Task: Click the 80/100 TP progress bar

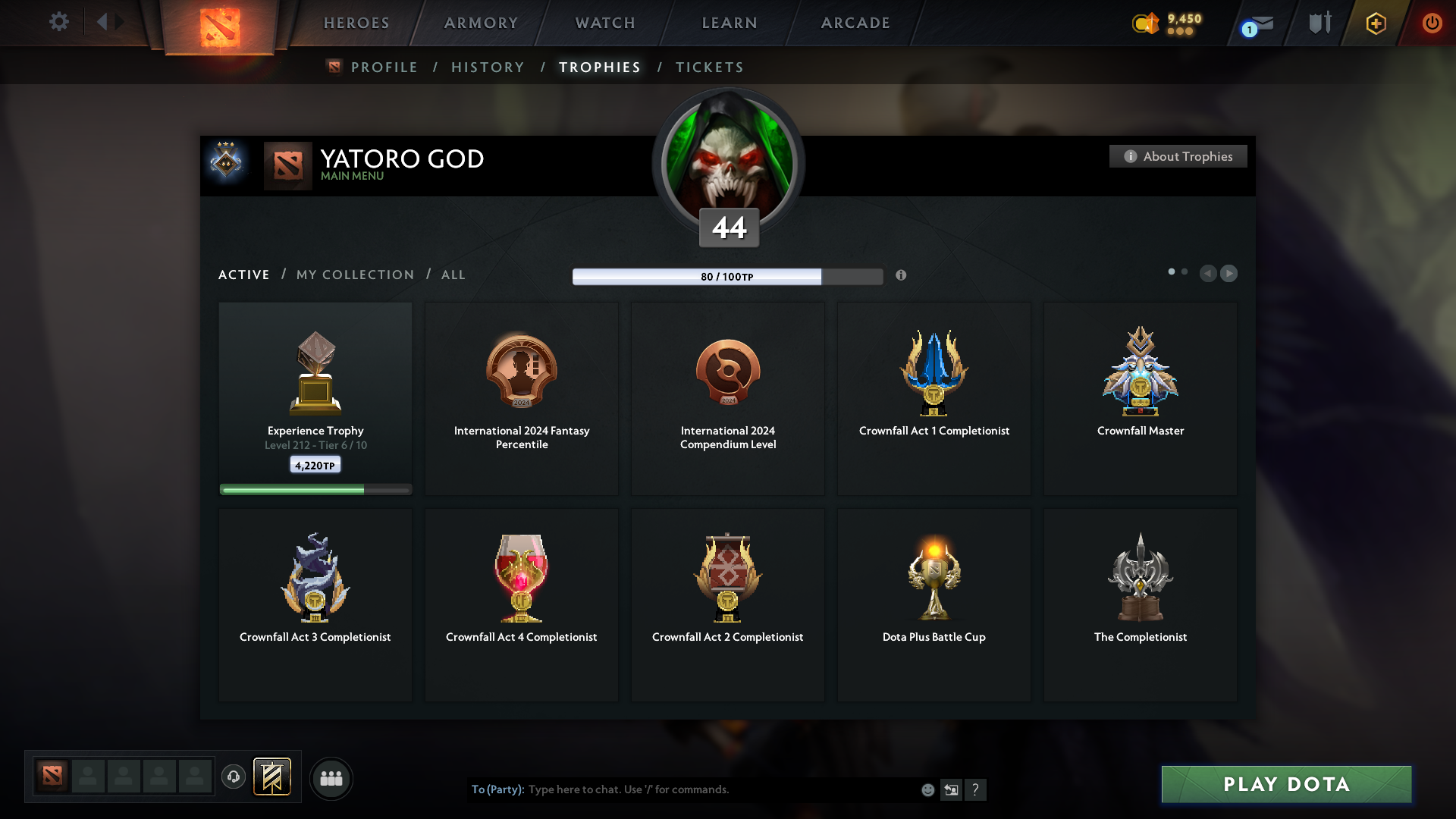Action: tap(727, 276)
